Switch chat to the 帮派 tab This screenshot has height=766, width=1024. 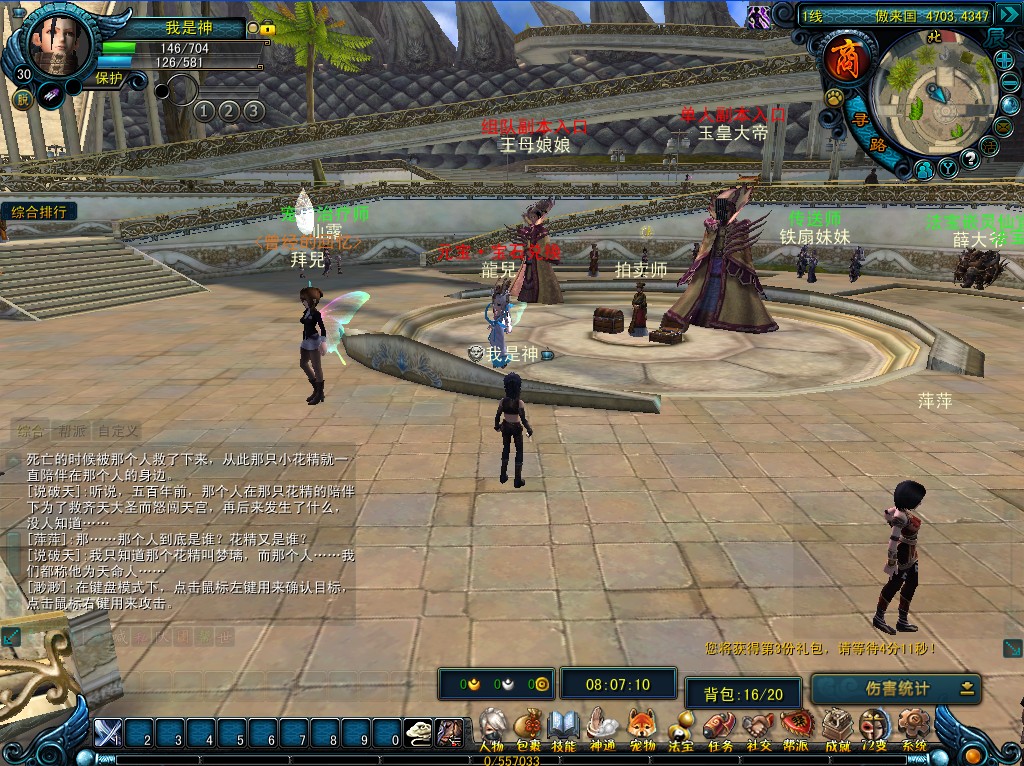pos(71,432)
